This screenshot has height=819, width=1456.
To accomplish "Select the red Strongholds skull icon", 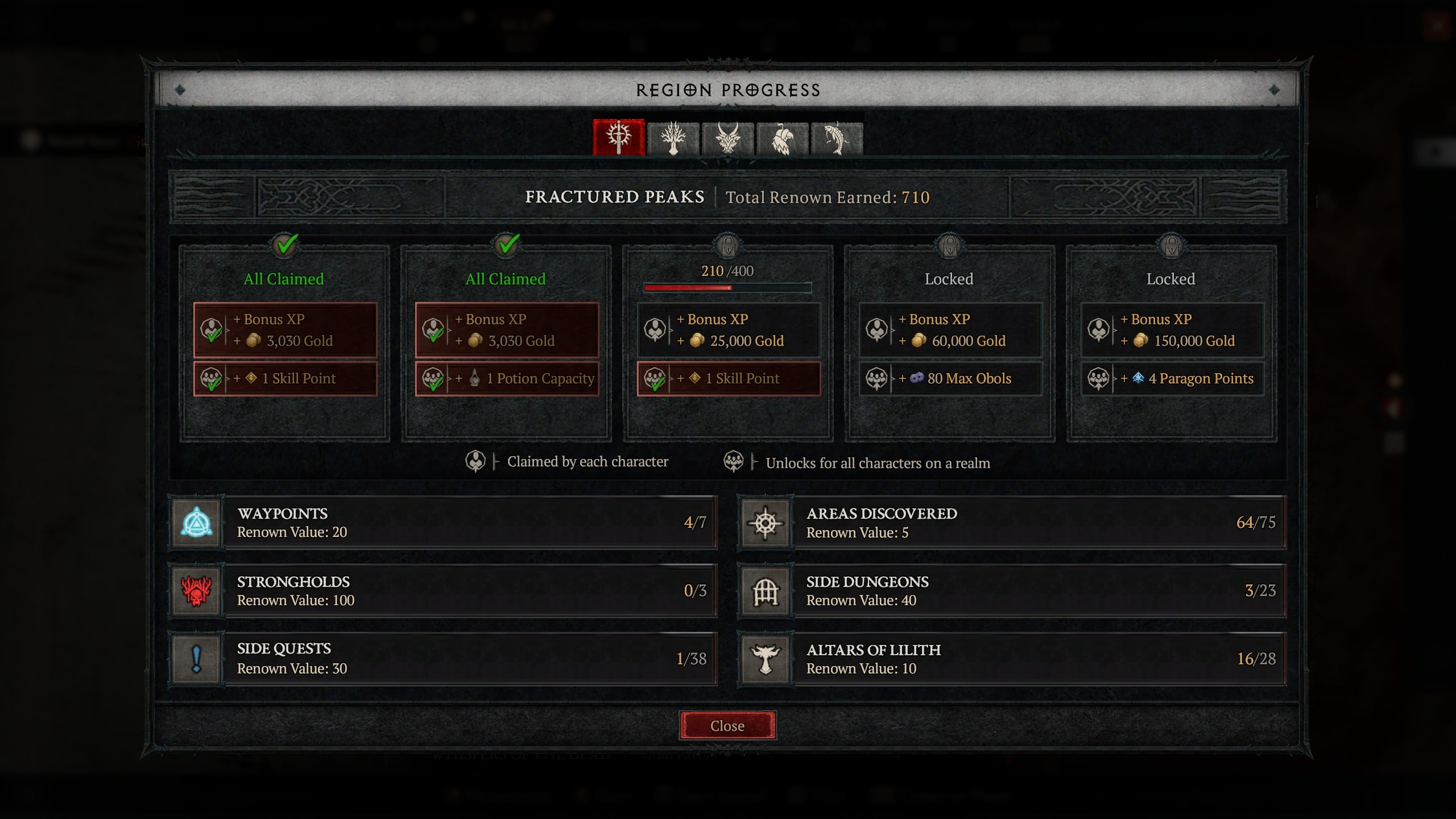I will [197, 591].
